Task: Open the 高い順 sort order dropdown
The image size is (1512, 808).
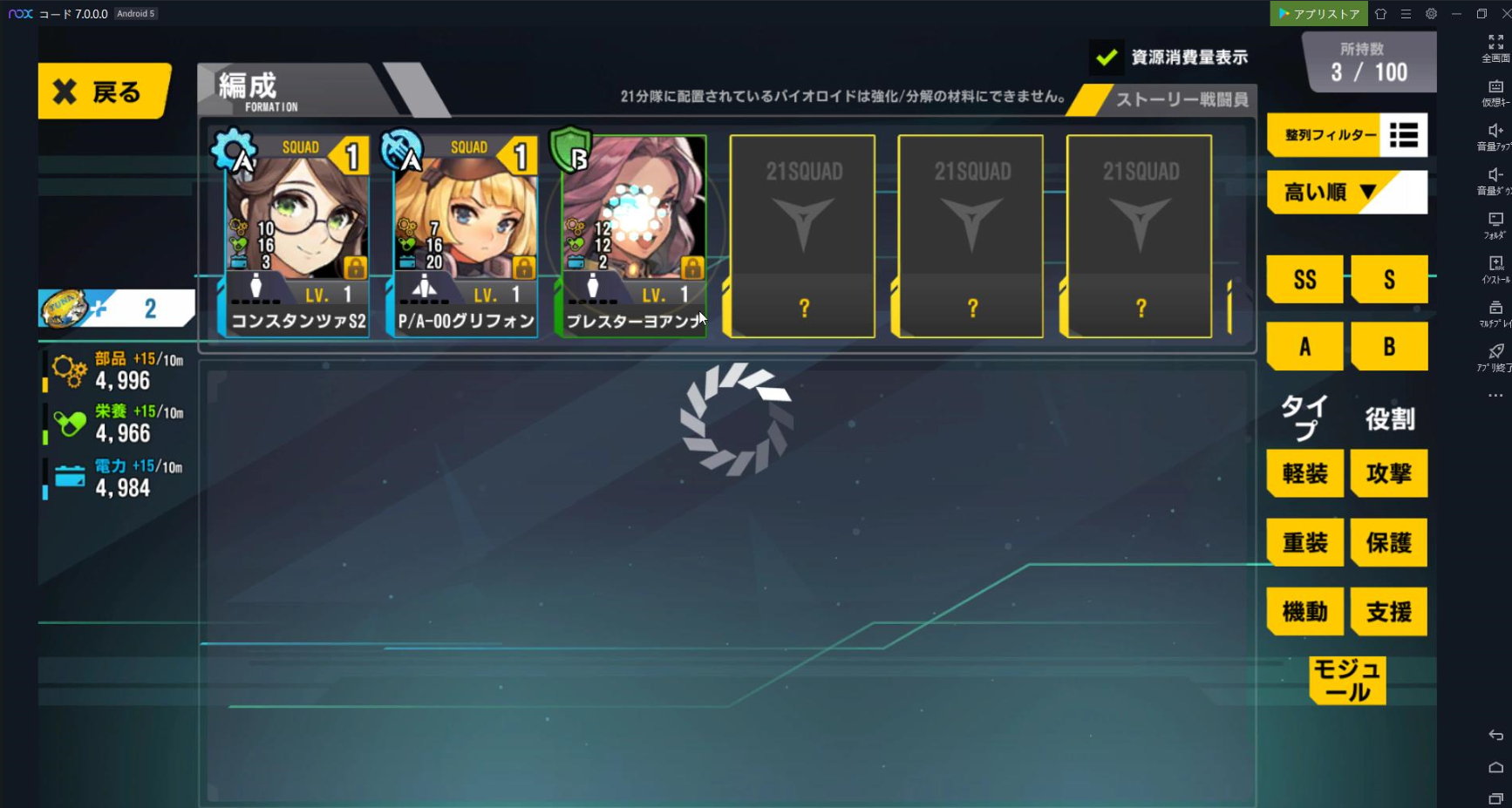Action: coord(1346,192)
